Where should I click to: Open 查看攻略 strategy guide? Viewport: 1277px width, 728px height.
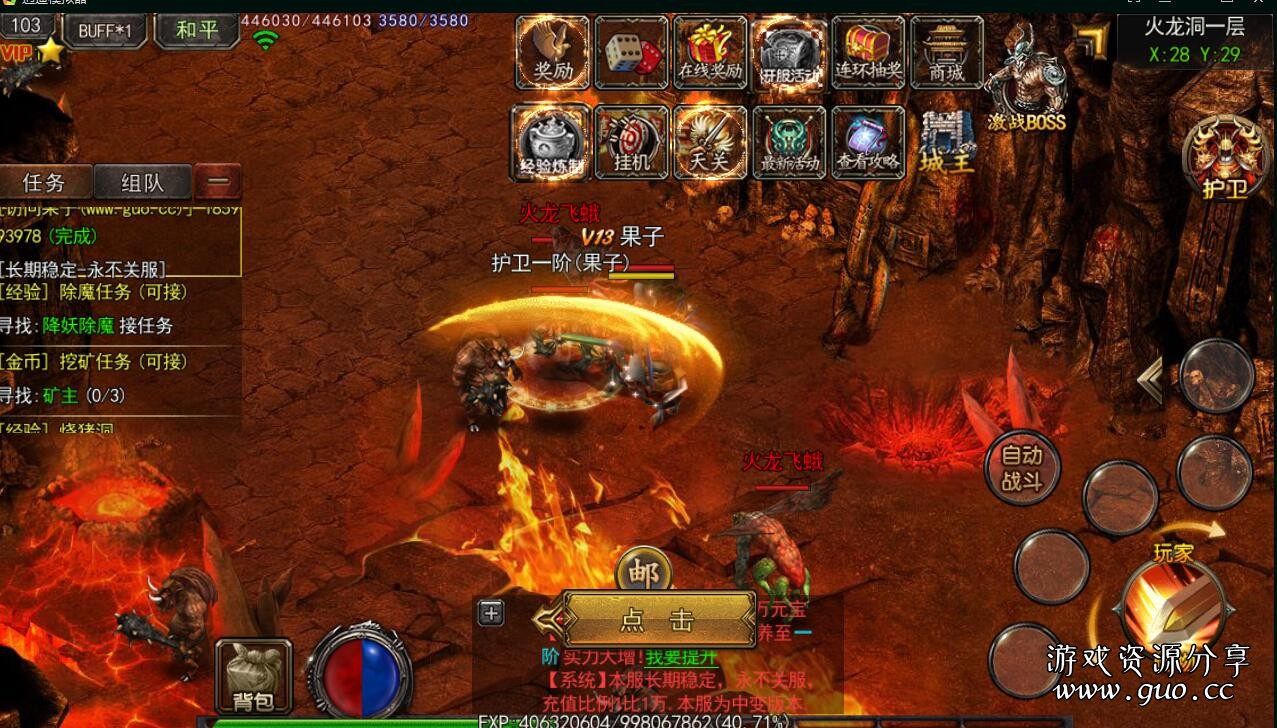point(868,142)
